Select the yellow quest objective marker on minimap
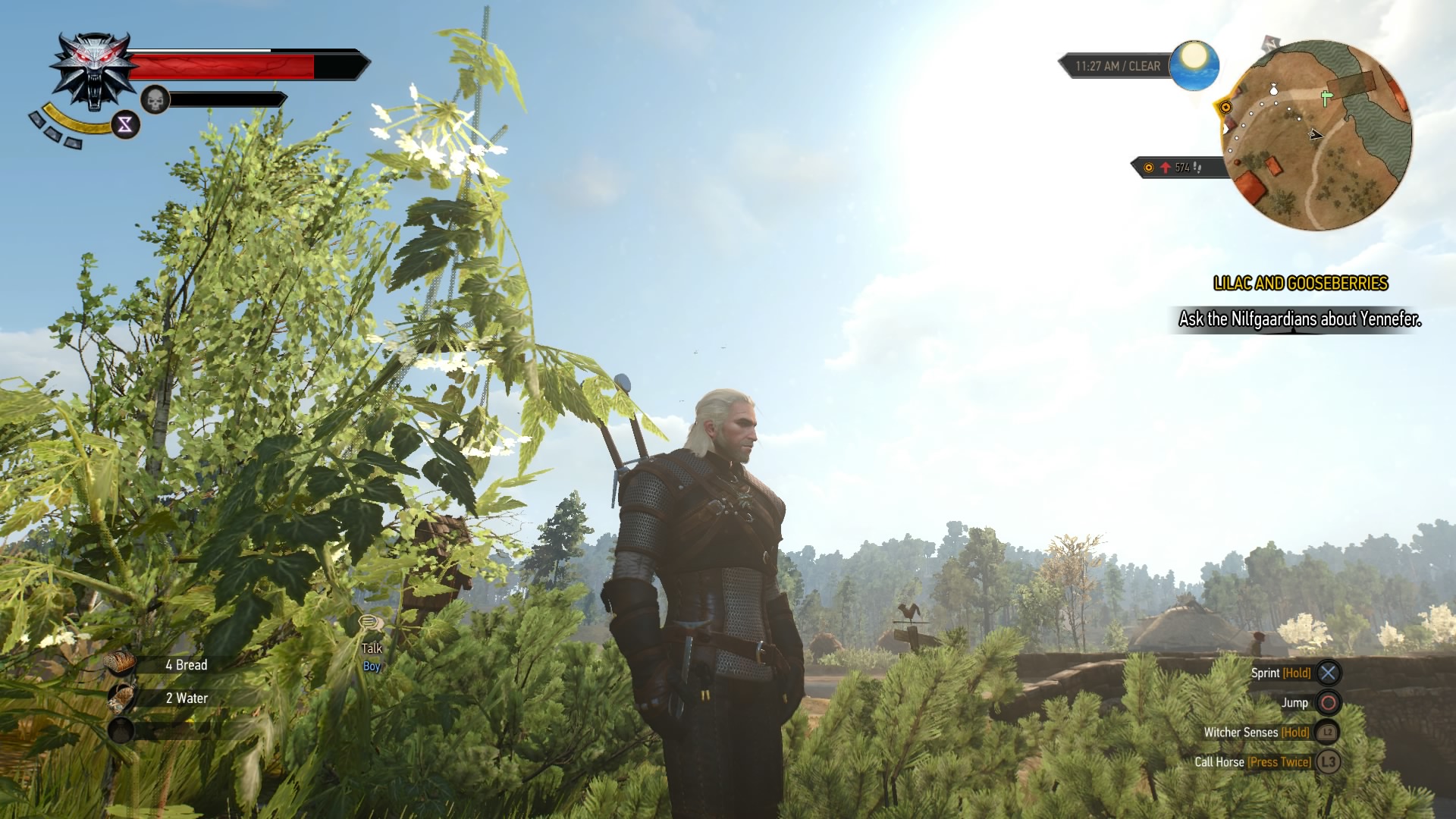This screenshot has height=819, width=1456. (1225, 107)
